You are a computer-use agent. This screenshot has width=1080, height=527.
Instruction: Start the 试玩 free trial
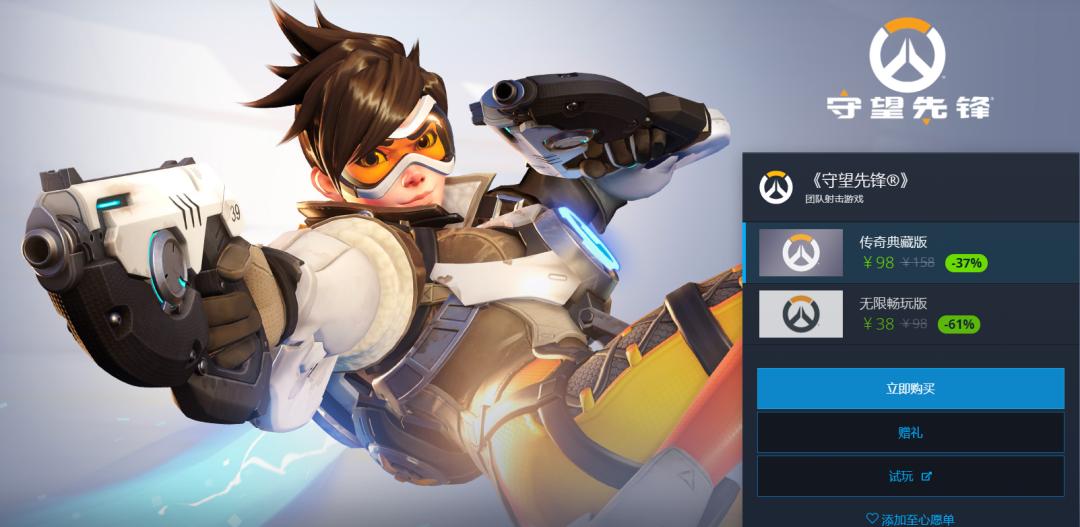(x=910, y=476)
